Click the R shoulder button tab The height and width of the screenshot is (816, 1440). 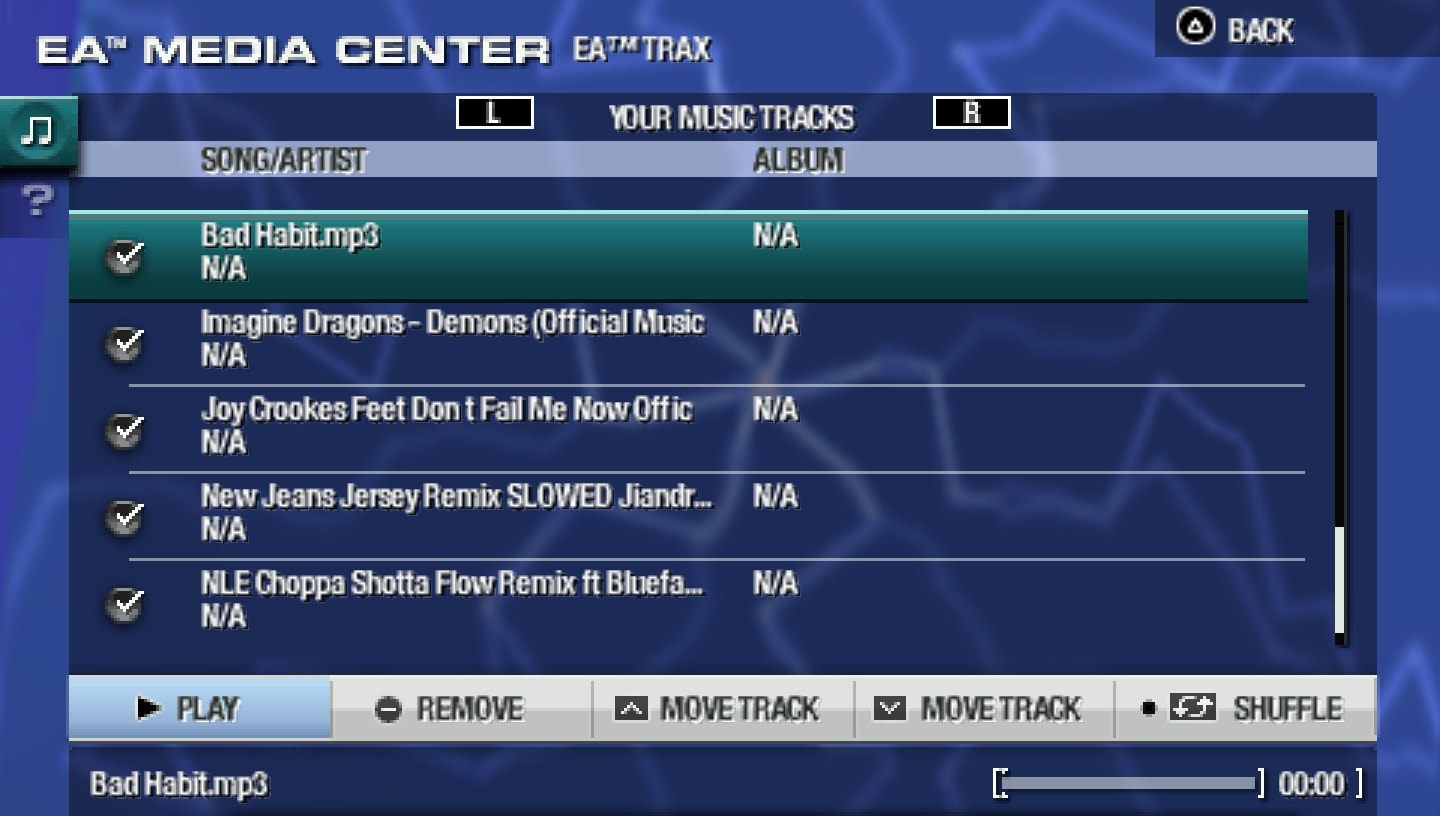click(x=971, y=112)
